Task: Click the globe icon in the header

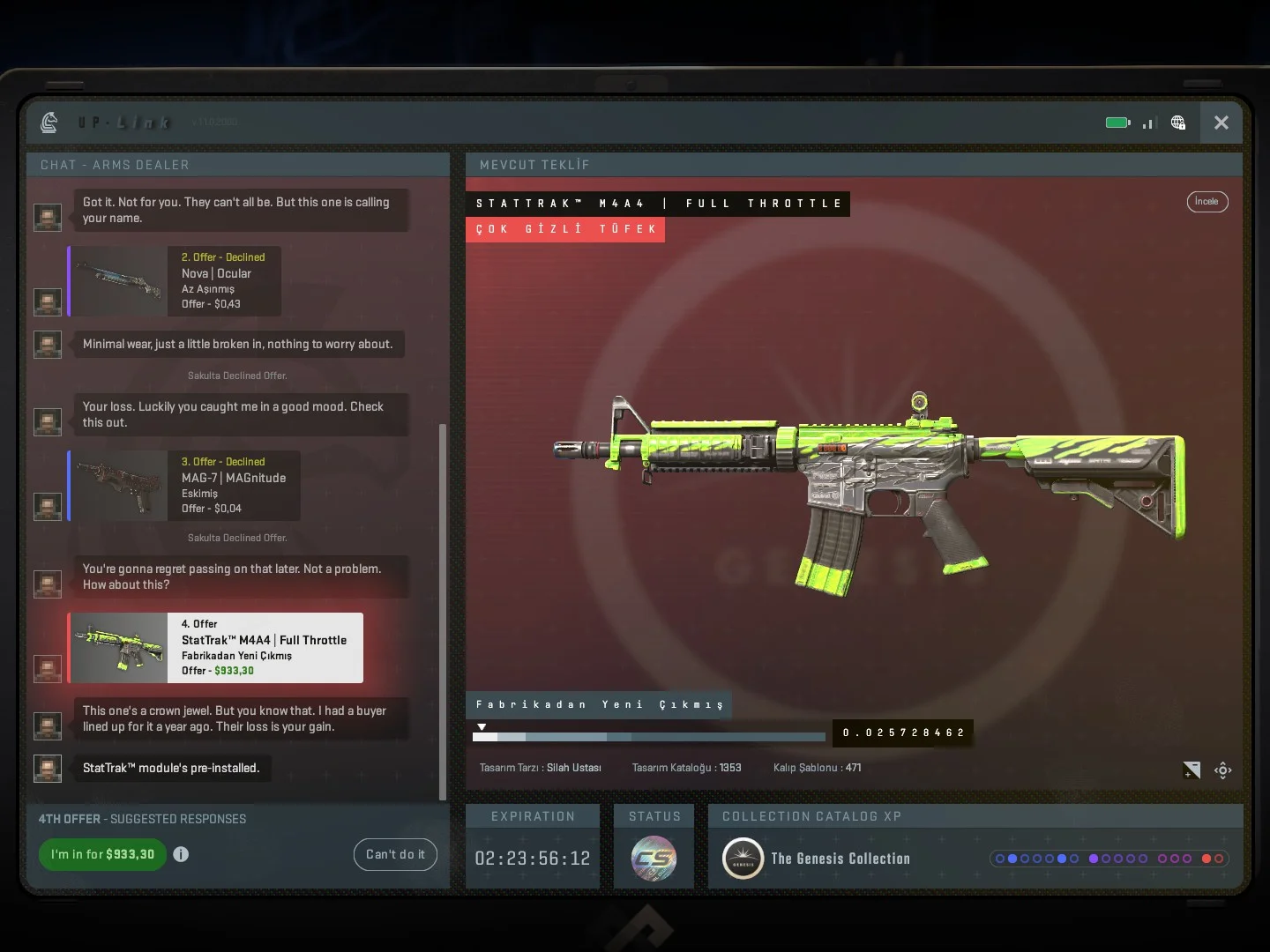Action: (x=1178, y=123)
